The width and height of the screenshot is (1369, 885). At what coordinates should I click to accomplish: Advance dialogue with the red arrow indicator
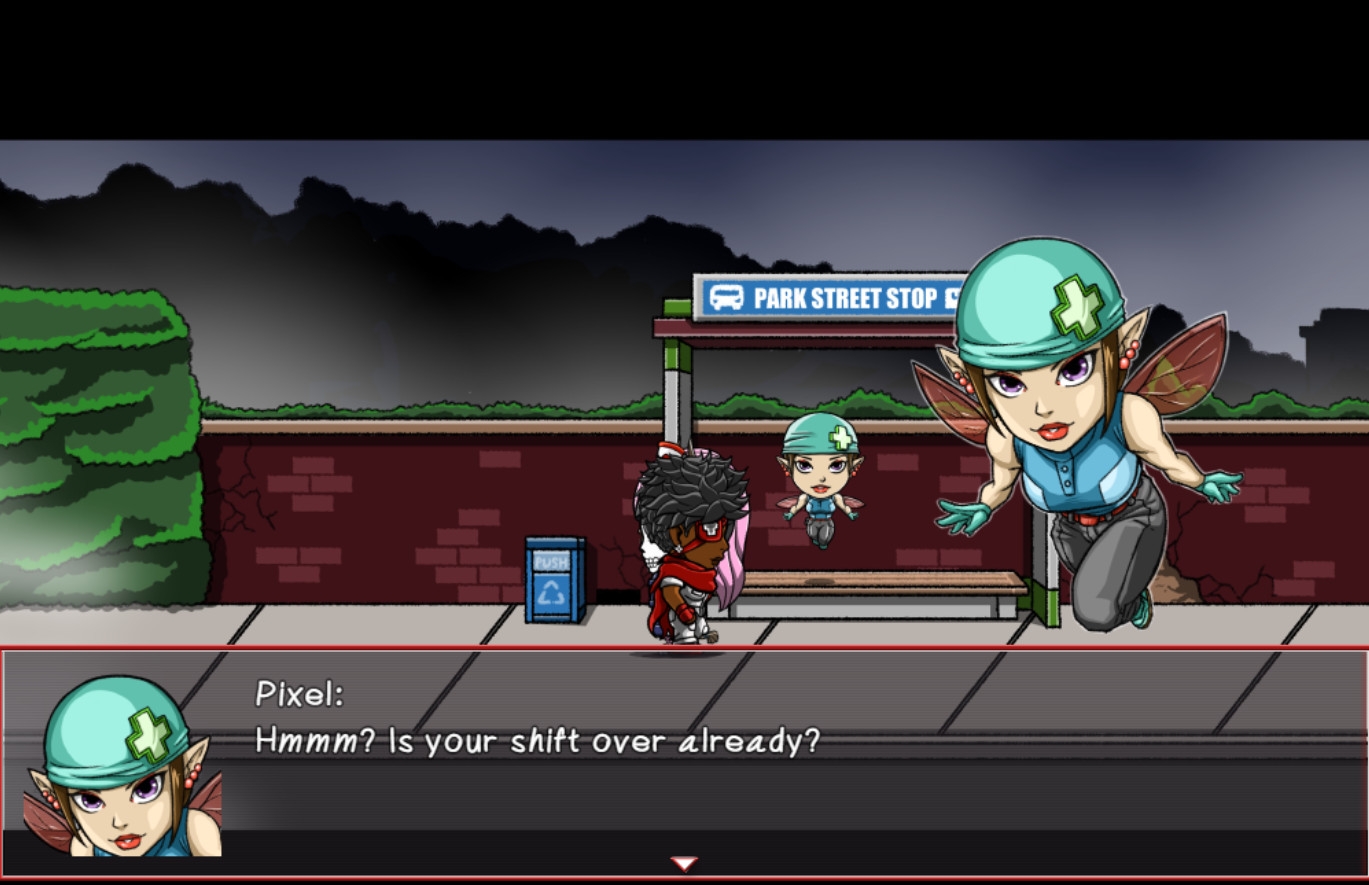(x=684, y=863)
